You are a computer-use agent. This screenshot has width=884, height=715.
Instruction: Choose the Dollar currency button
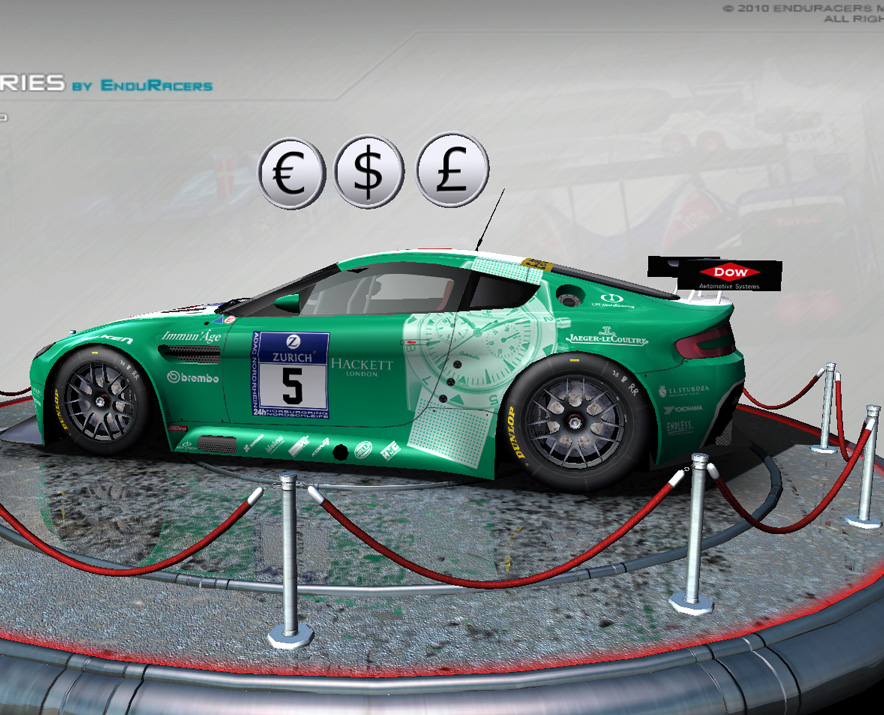pyautogui.click(x=370, y=172)
